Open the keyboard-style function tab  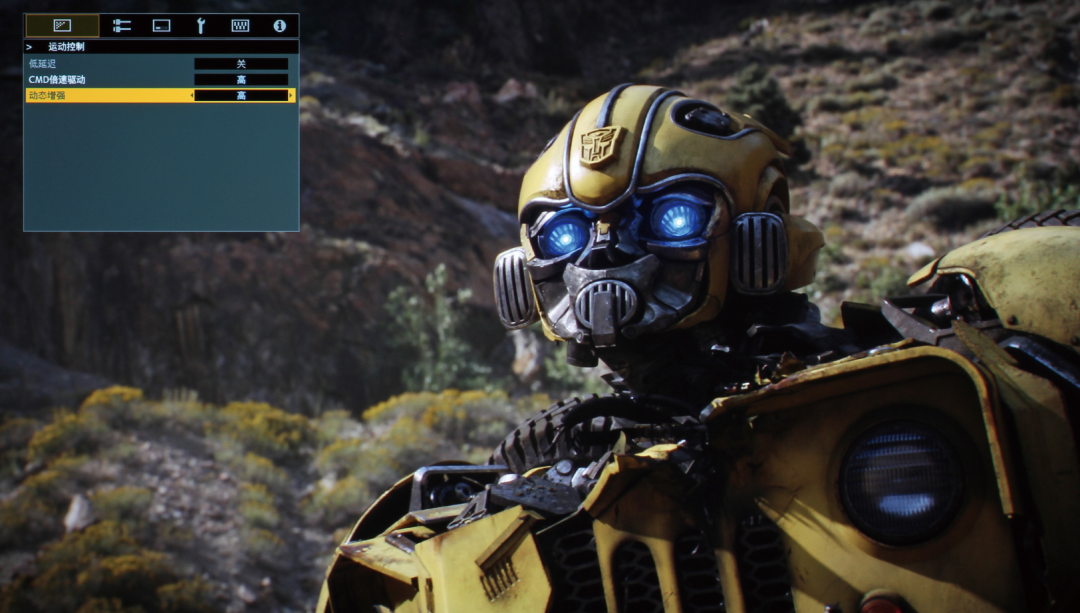(x=240, y=26)
